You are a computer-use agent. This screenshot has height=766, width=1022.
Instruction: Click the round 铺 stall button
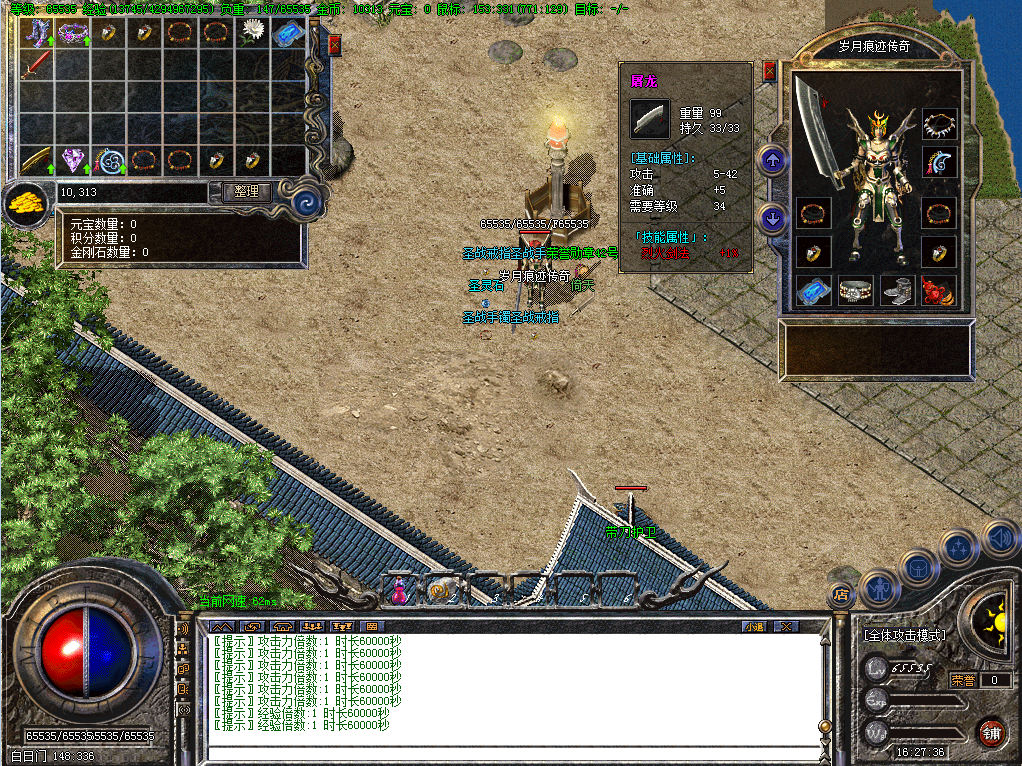click(991, 731)
